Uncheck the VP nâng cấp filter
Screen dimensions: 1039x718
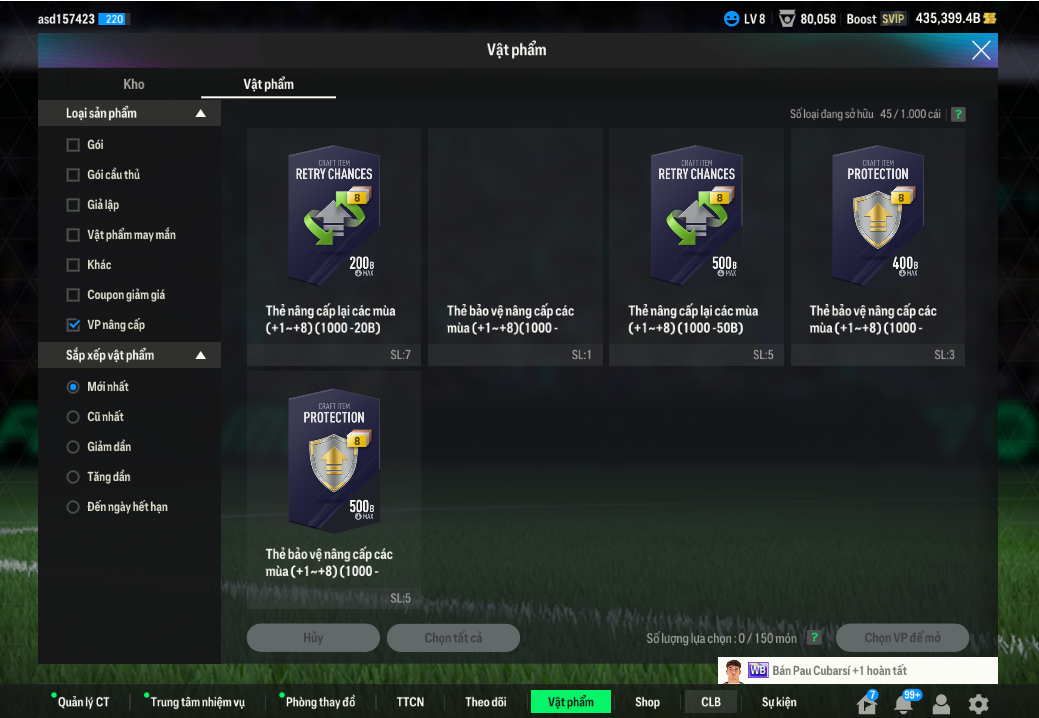[x=73, y=325]
